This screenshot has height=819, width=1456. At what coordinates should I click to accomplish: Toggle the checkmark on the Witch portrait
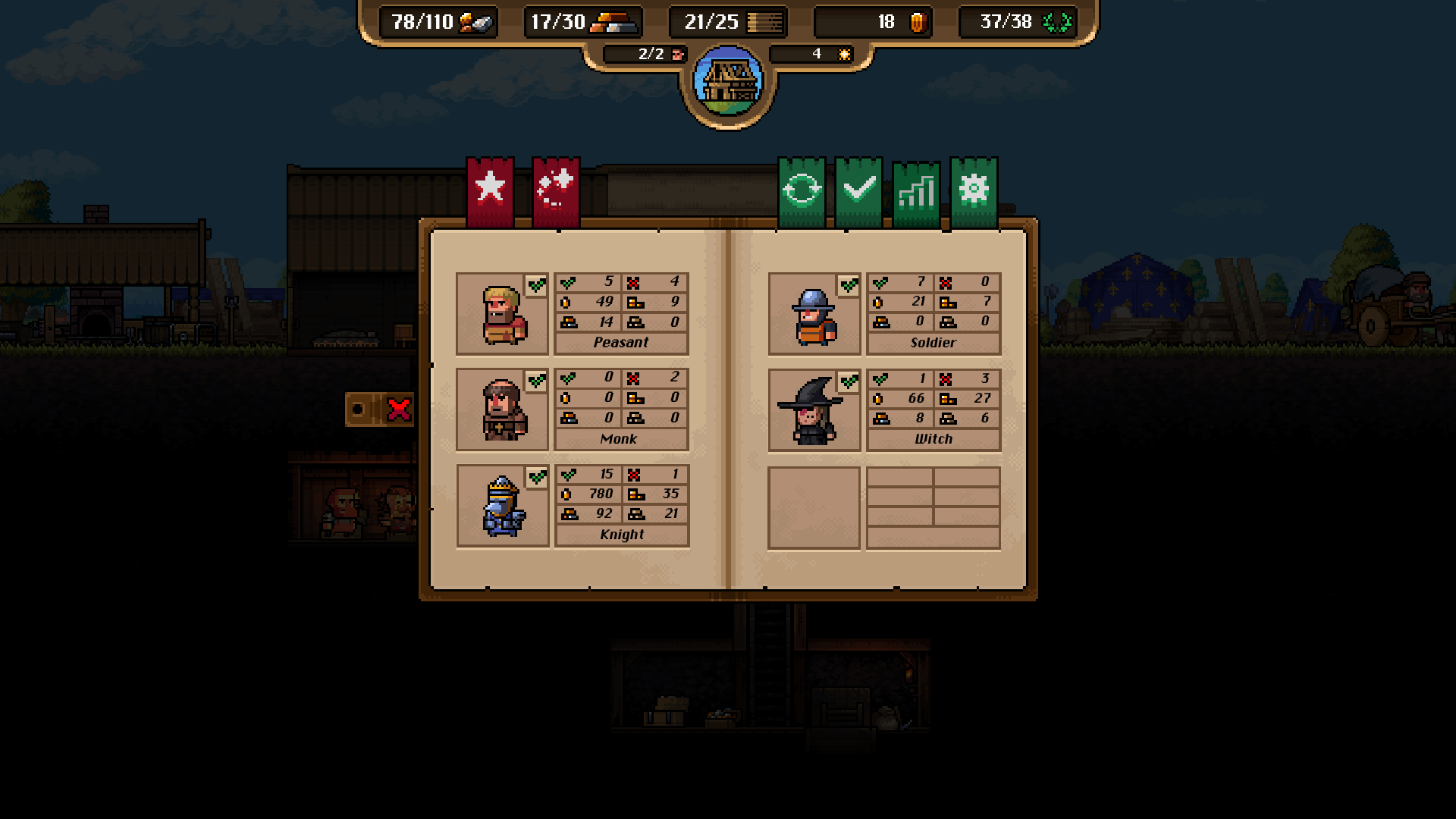(x=849, y=383)
